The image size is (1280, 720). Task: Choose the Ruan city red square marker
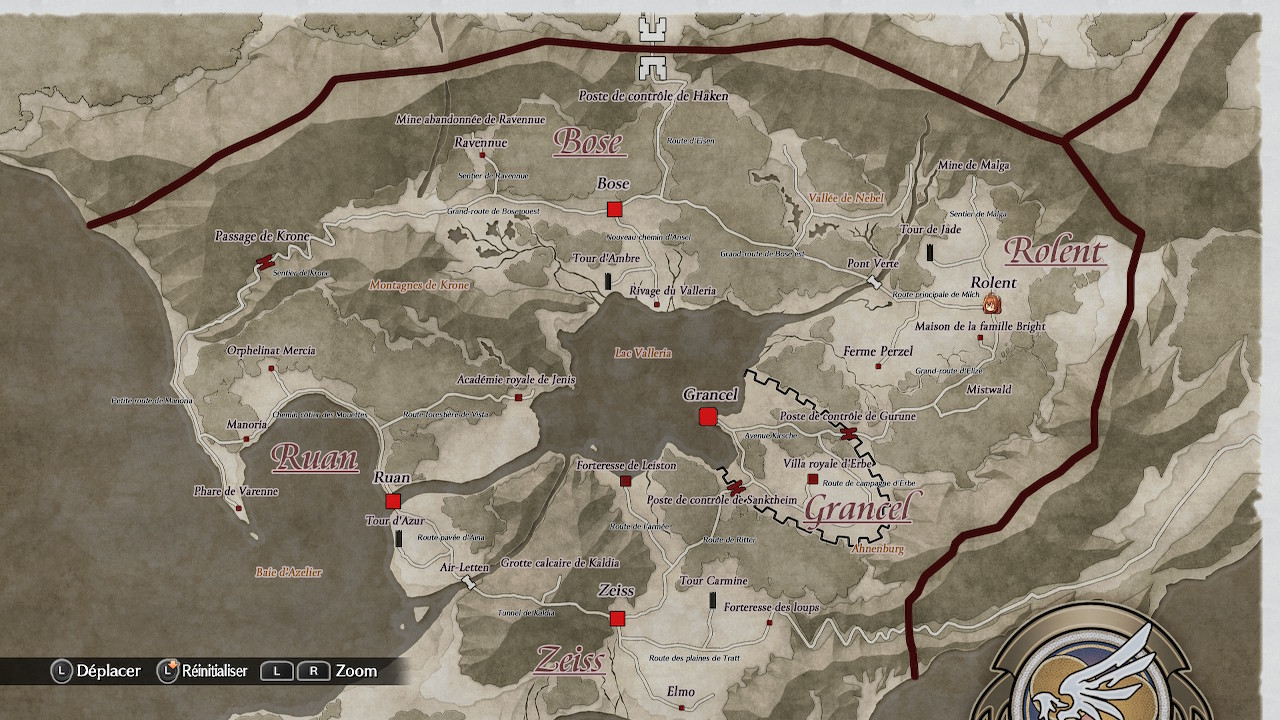393,501
